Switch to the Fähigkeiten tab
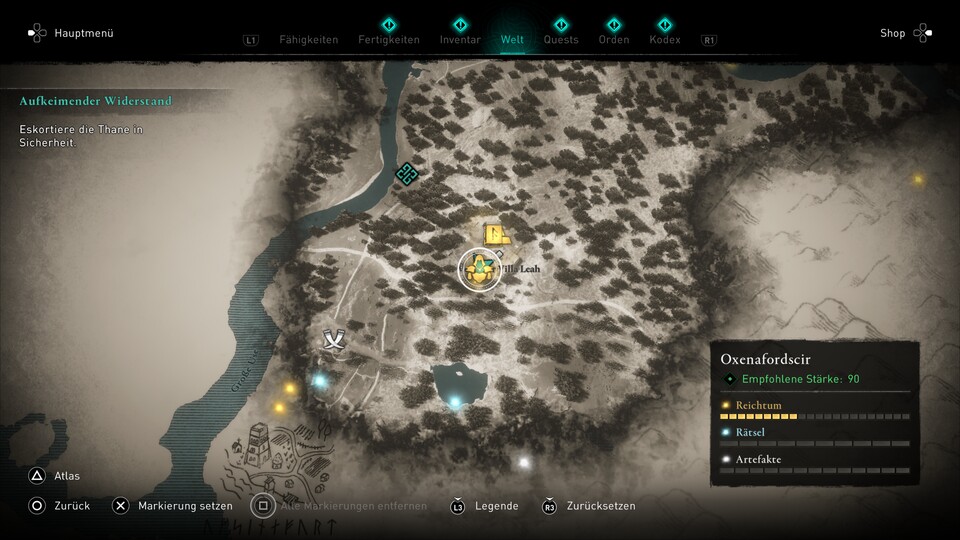 pos(308,40)
